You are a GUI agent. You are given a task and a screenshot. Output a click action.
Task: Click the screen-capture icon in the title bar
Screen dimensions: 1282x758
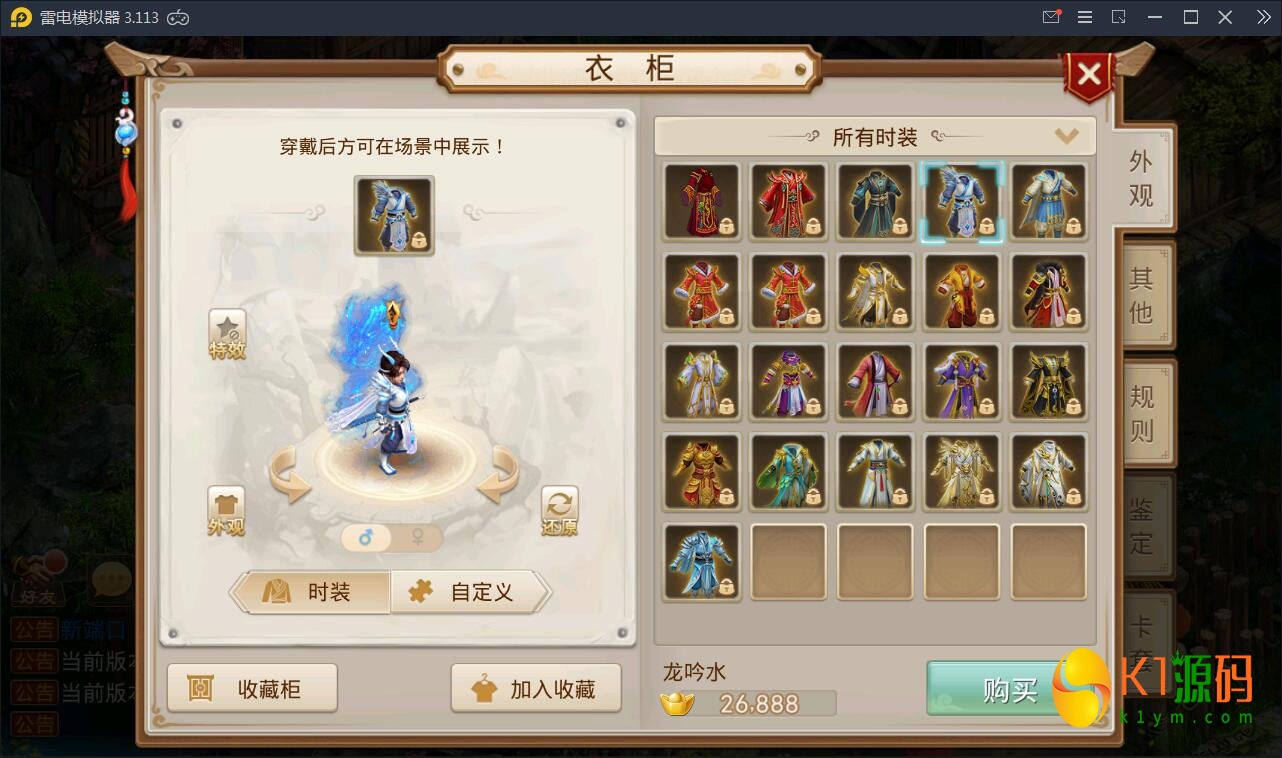1119,17
